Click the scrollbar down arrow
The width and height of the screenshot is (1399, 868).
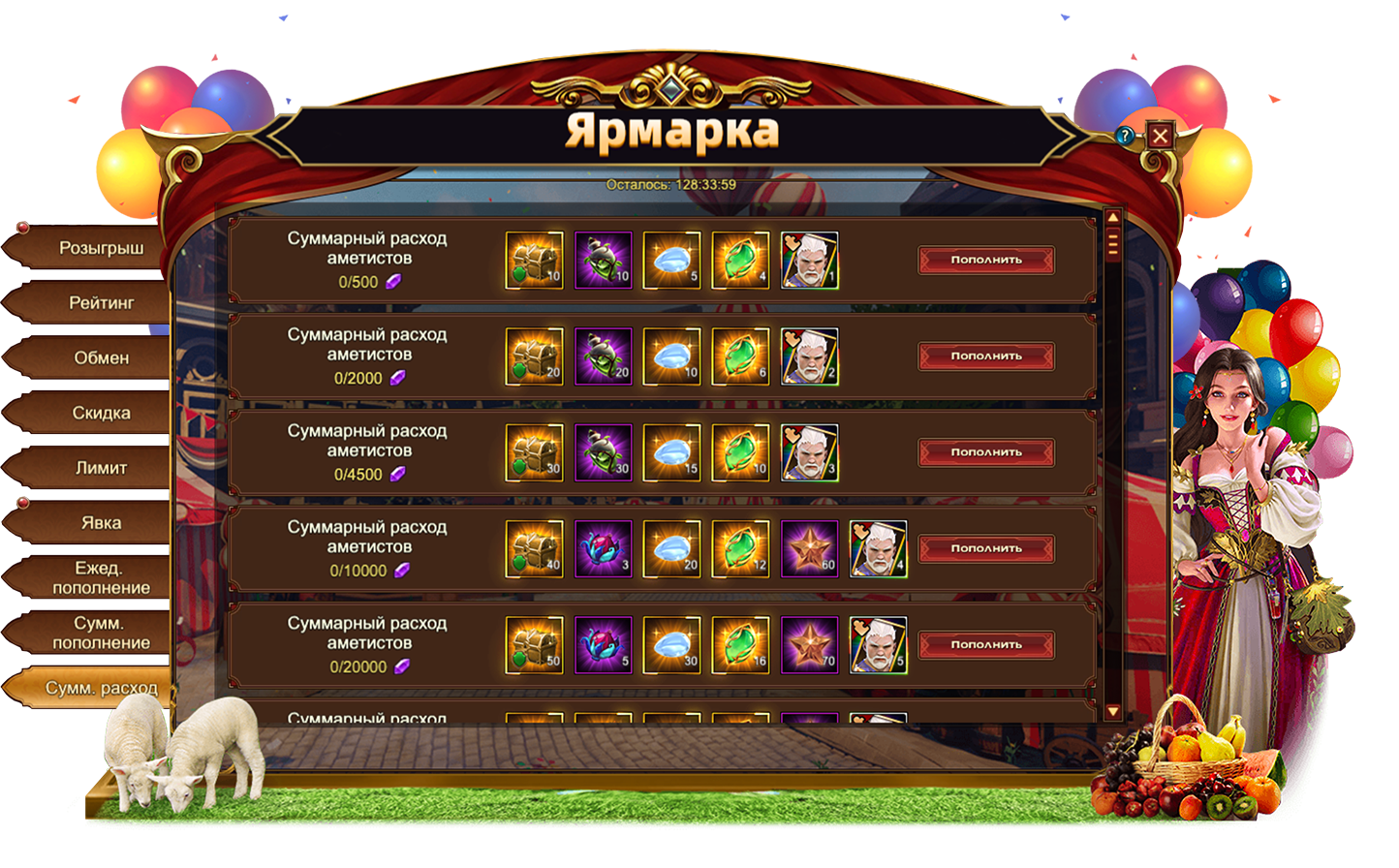point(1113,712)
